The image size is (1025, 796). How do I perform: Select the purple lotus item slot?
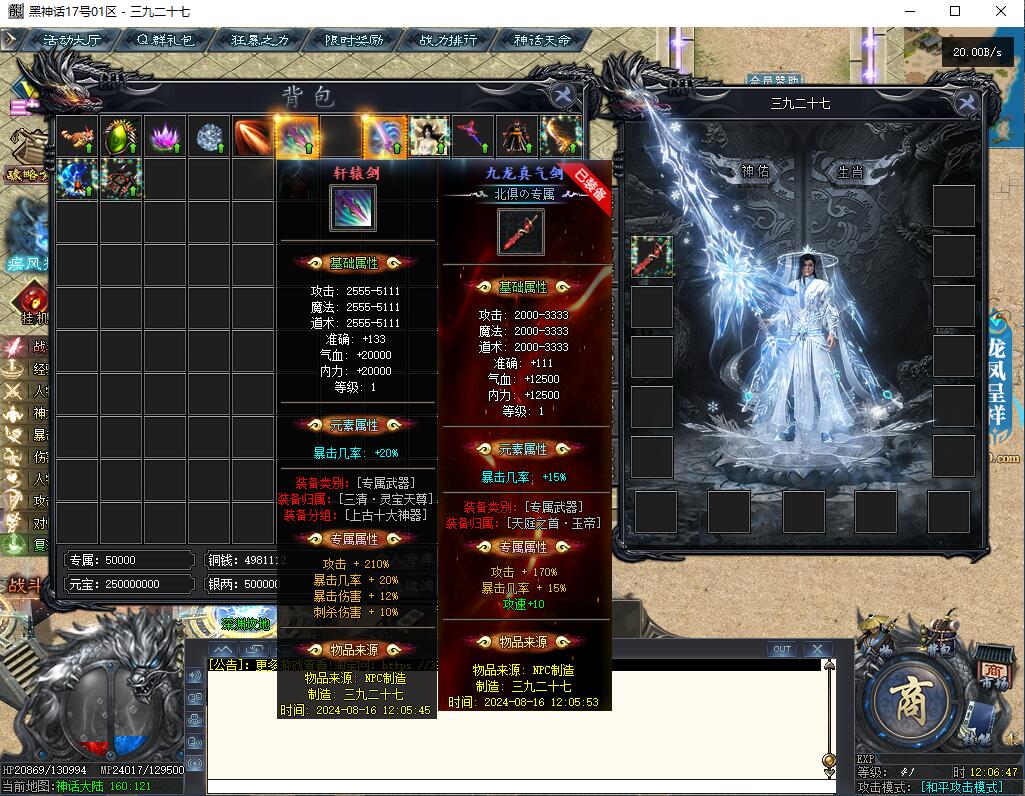pyautogui.click(x=165, y=137)
